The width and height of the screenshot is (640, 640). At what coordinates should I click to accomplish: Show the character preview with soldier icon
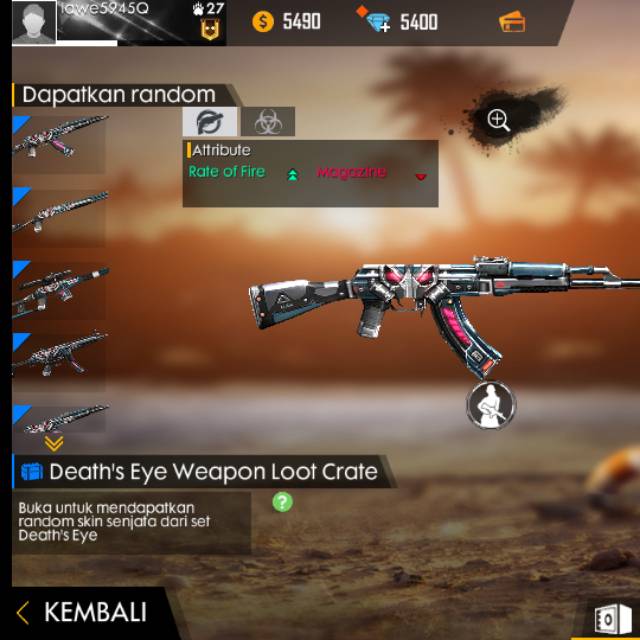click(x=490, y=406)
